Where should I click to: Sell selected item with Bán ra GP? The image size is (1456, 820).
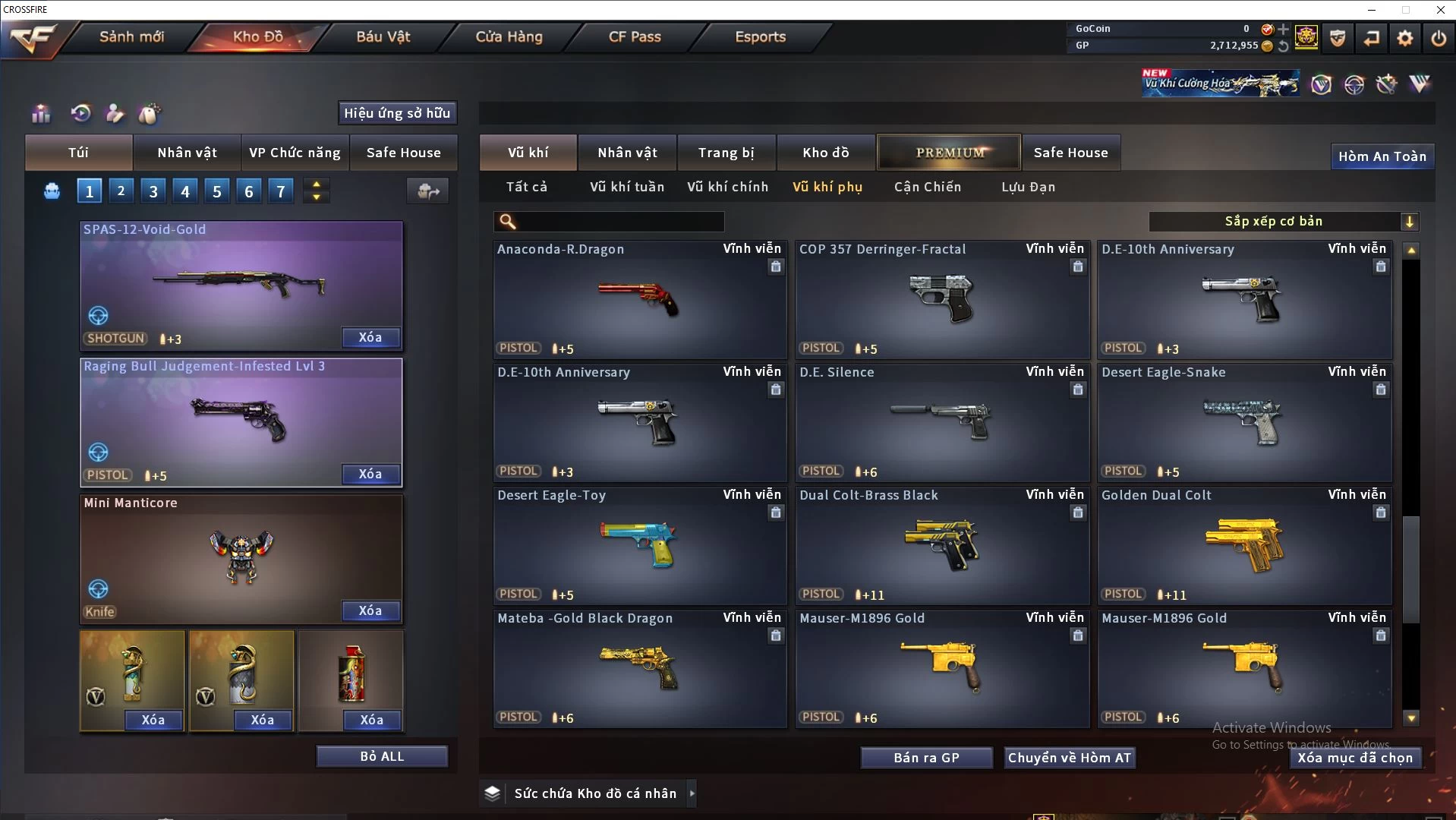pos(926,758)
